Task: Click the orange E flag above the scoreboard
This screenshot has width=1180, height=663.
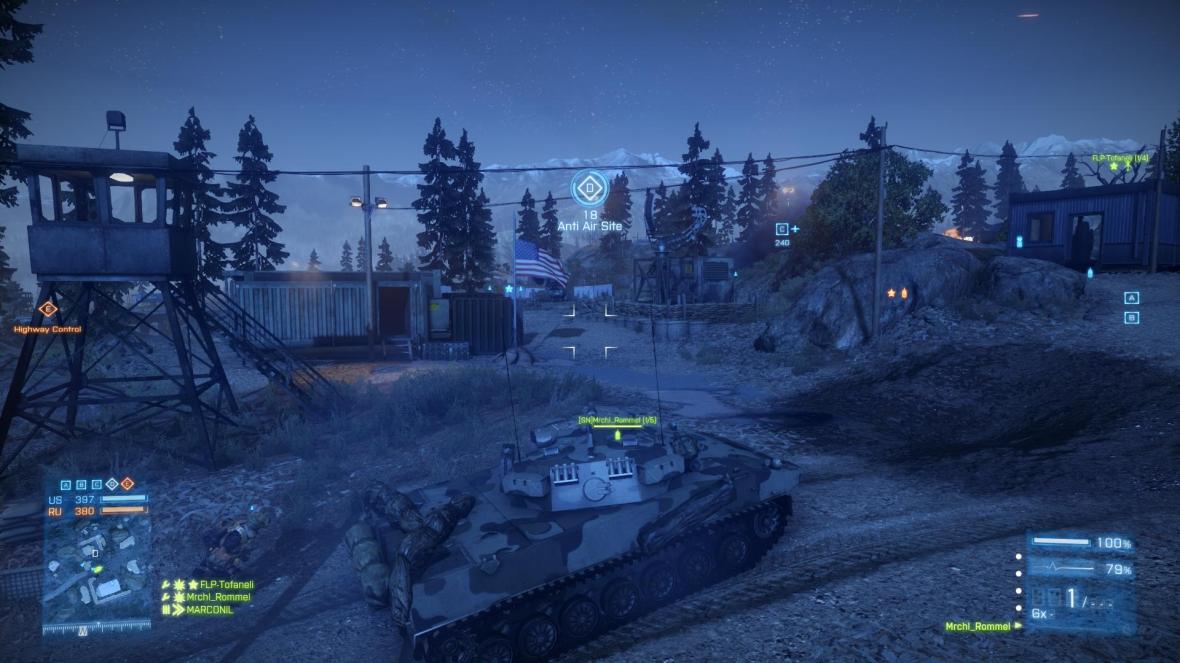Action: coord(127,484)
